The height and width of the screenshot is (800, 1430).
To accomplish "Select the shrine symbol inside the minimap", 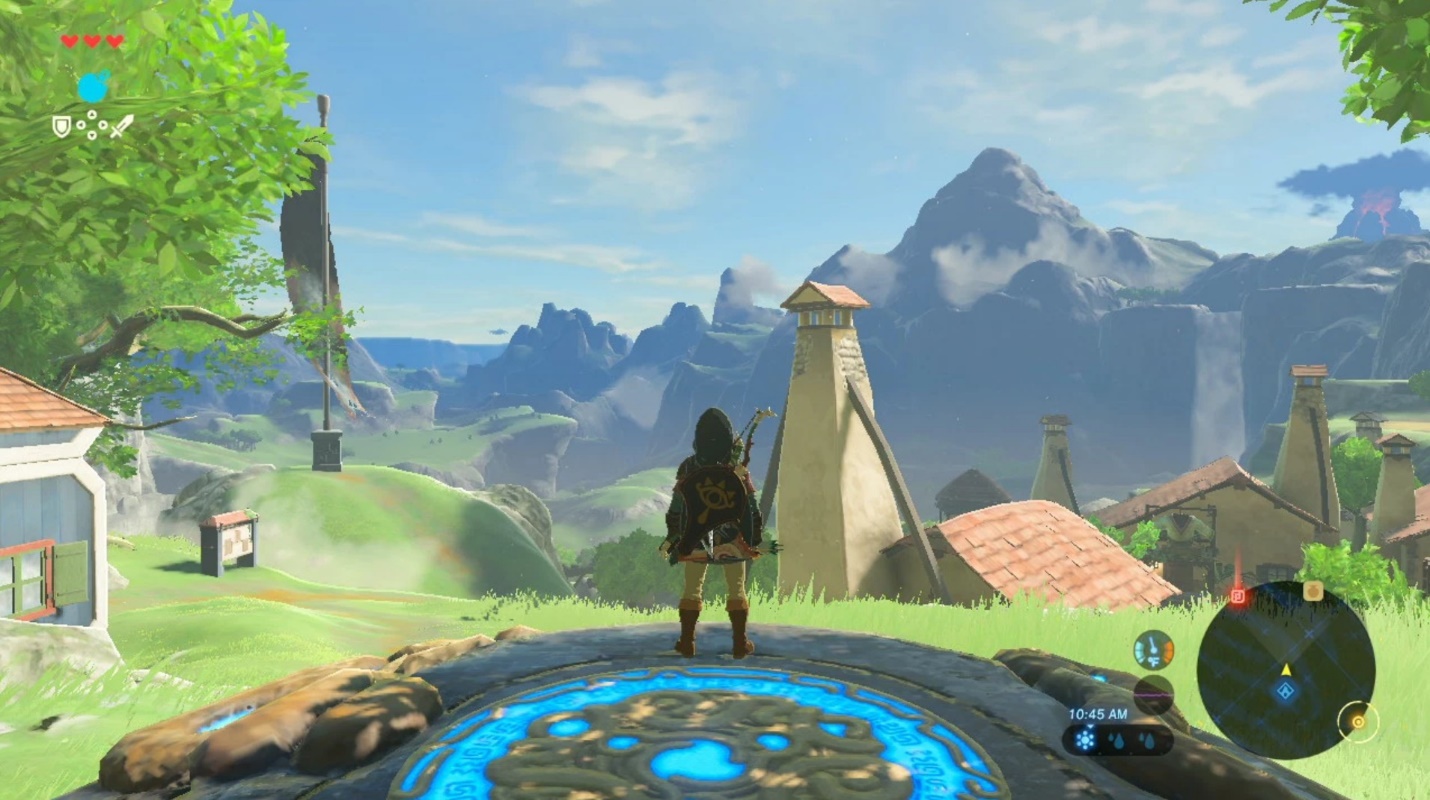I will 1285,690.
